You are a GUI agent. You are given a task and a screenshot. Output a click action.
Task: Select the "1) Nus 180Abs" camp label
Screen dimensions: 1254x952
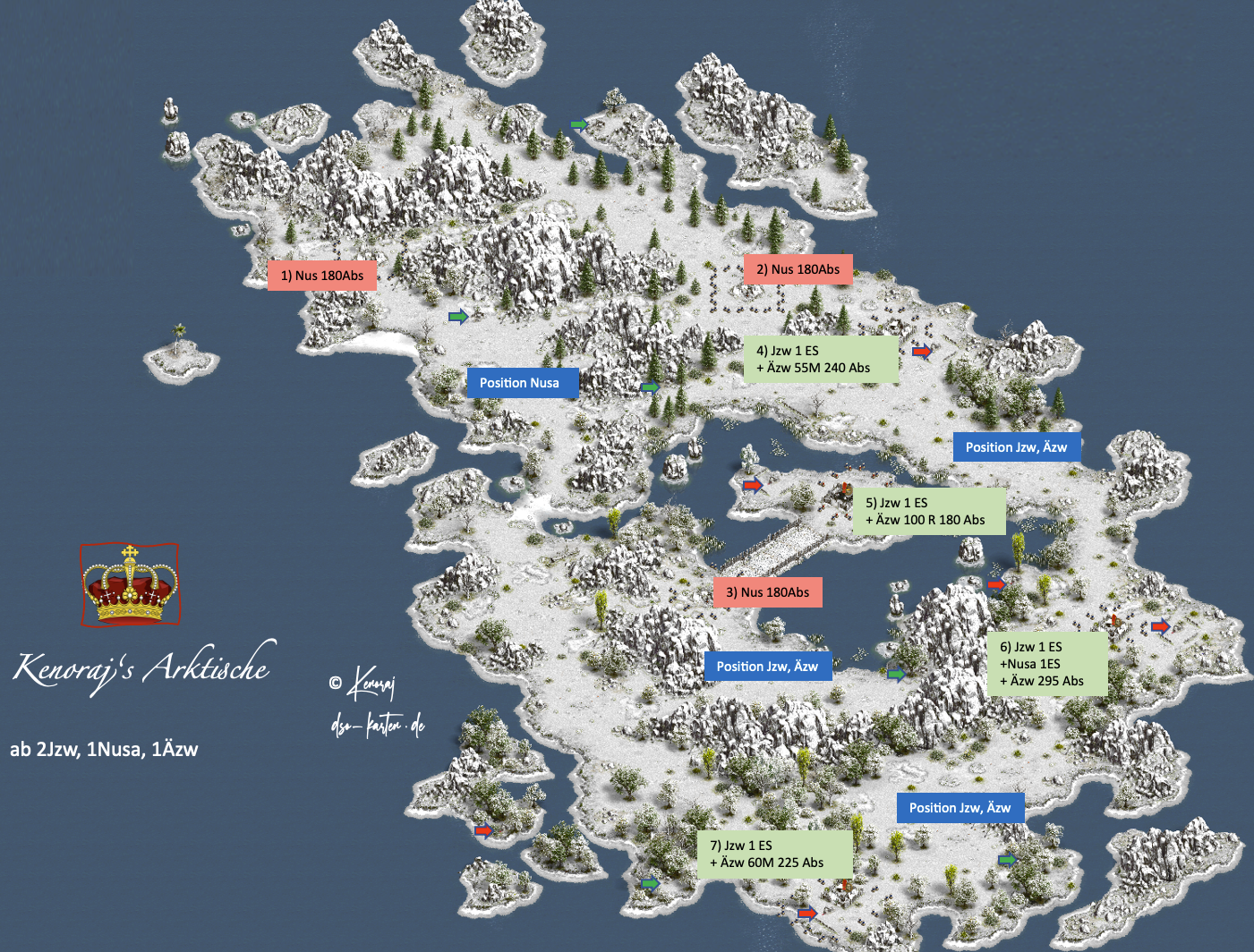point(322,276)
